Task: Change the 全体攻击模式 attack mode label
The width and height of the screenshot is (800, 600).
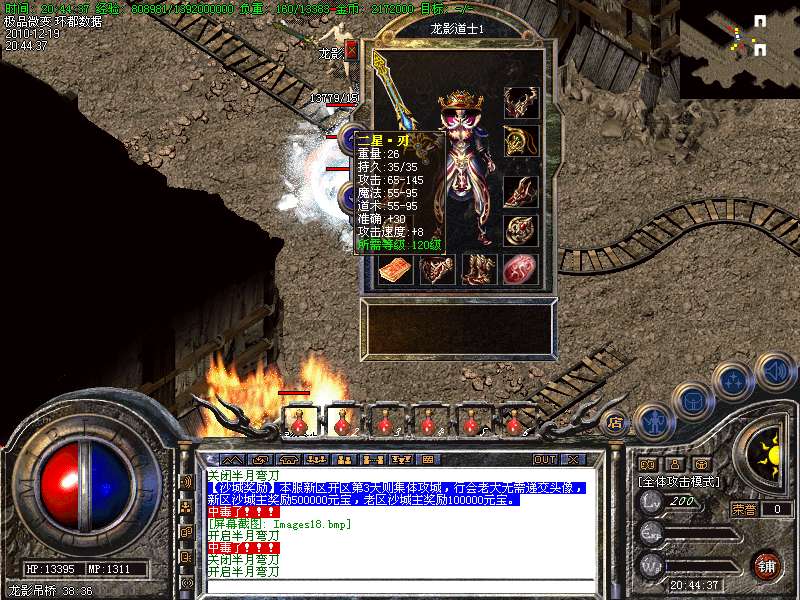Action: [676, 481]
